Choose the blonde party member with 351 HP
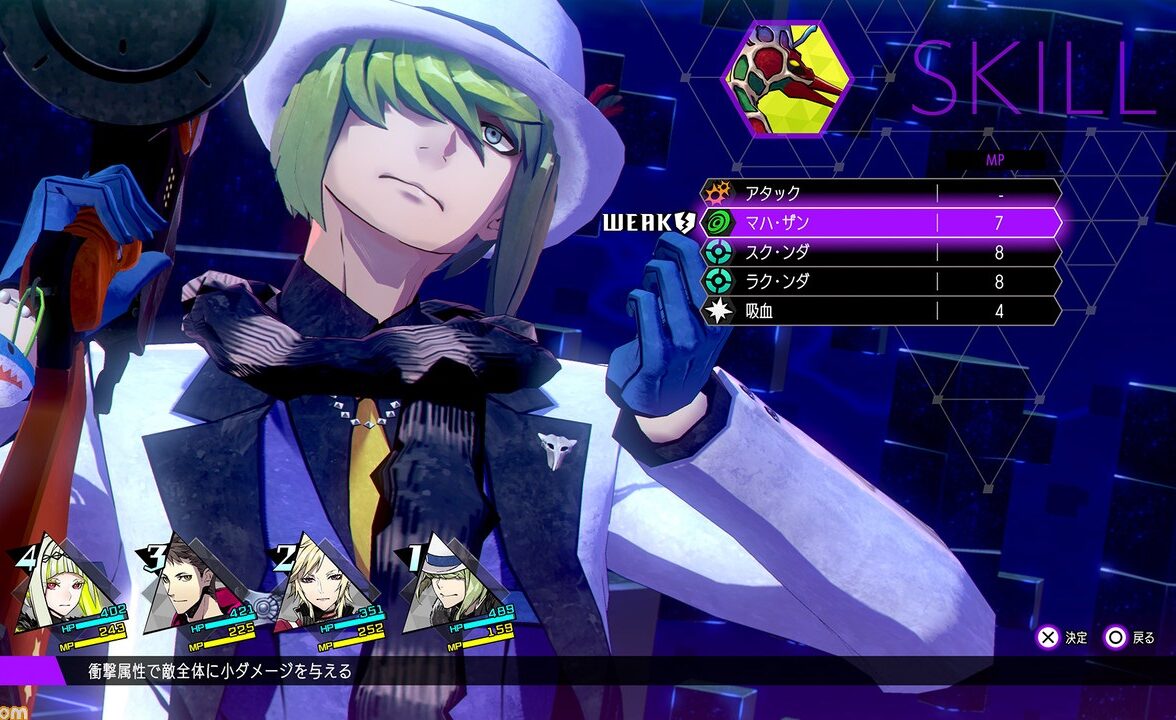This screenshot has width=1176, height=720. (x=317, y=595)
